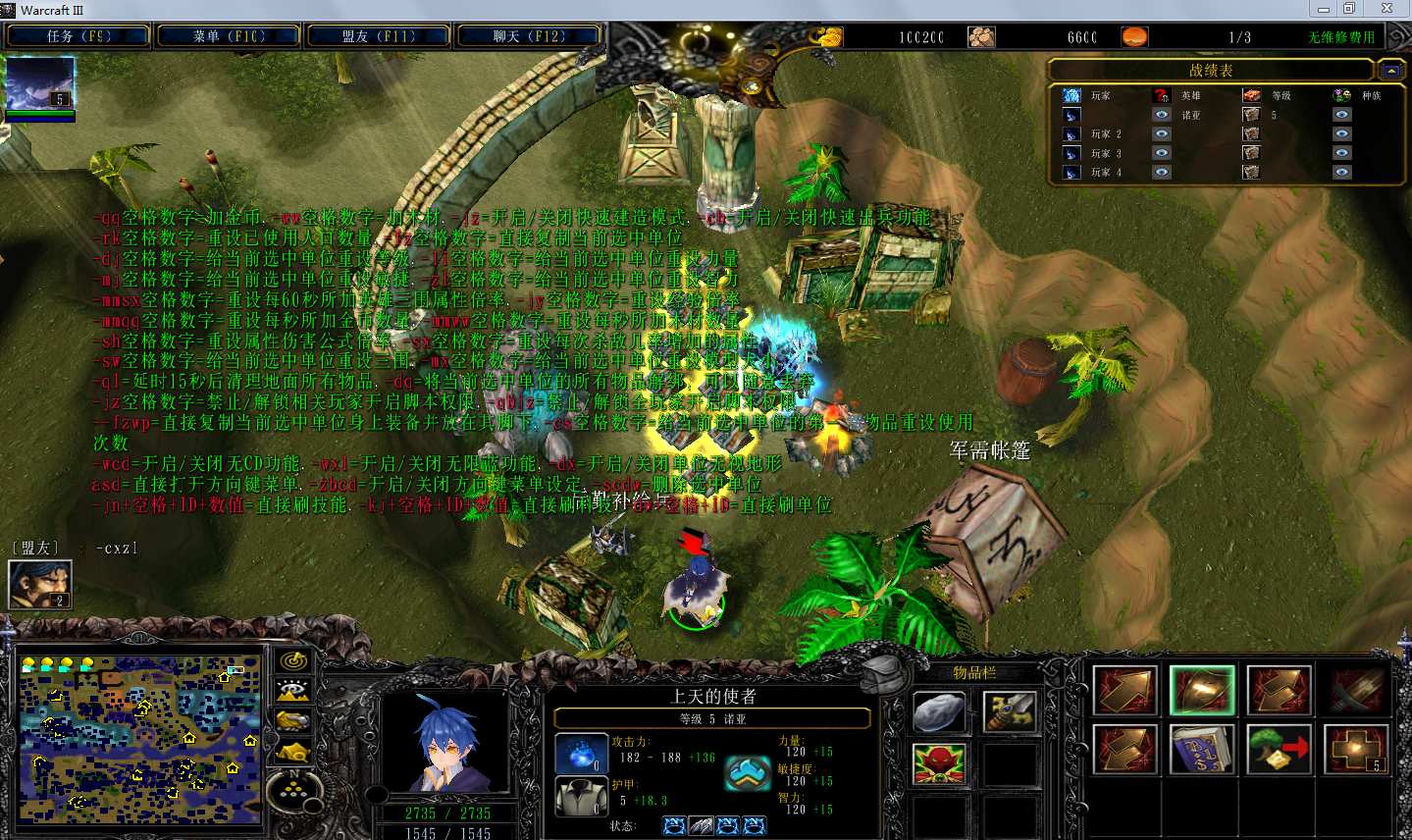Click the tree with red arrow ability

[x=1280, y=750]
